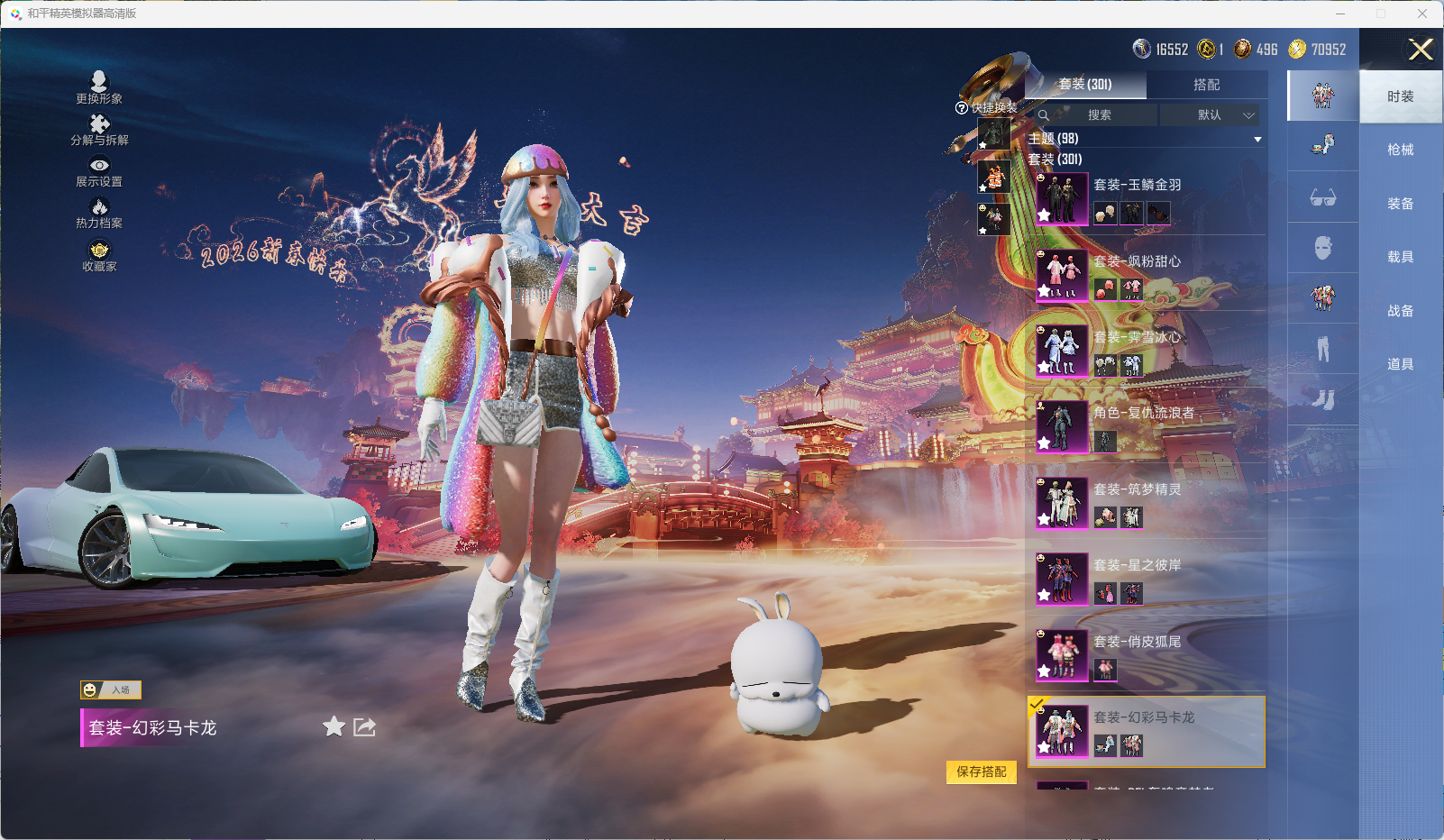Click the 保存搭配 save button
The width and height of the screenshot is (1444, 840).
pyautogui.click(x=981, y=772)
